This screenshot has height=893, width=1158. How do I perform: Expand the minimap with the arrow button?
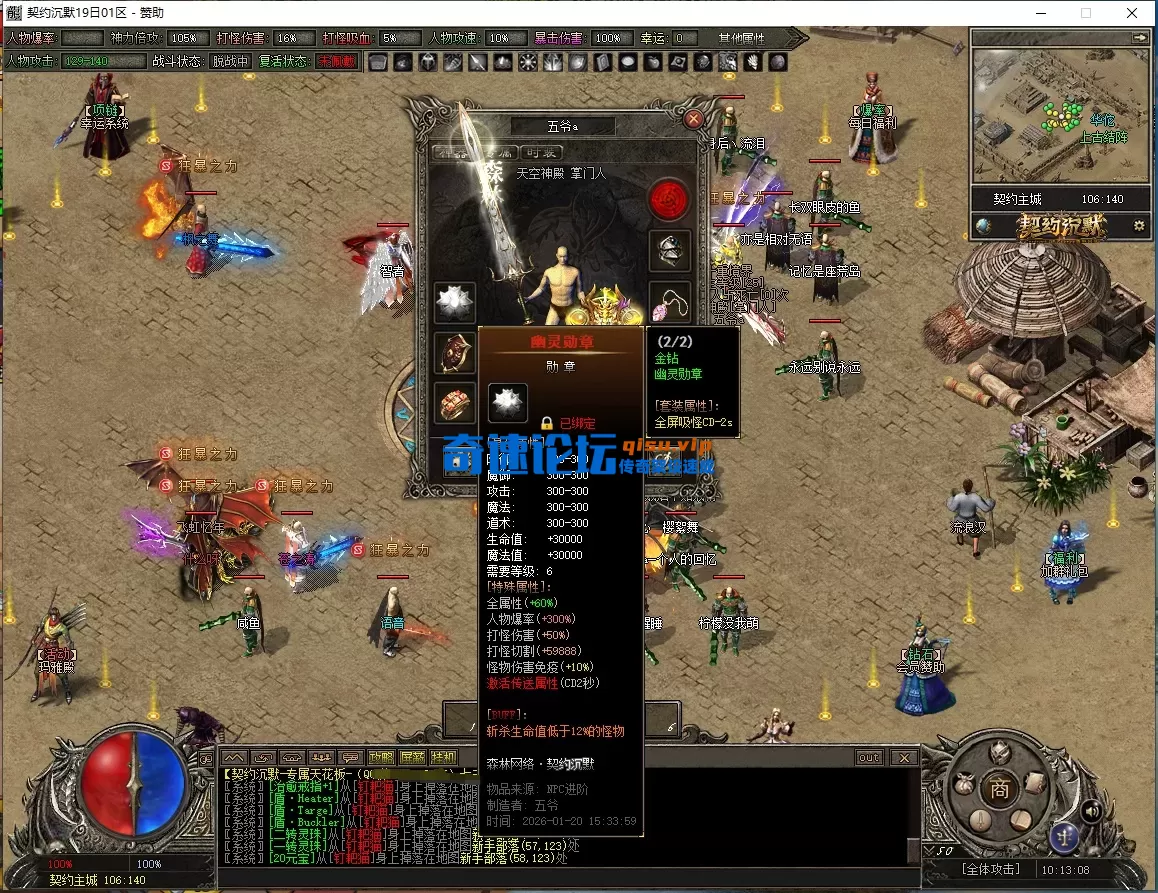point(1139,37)
